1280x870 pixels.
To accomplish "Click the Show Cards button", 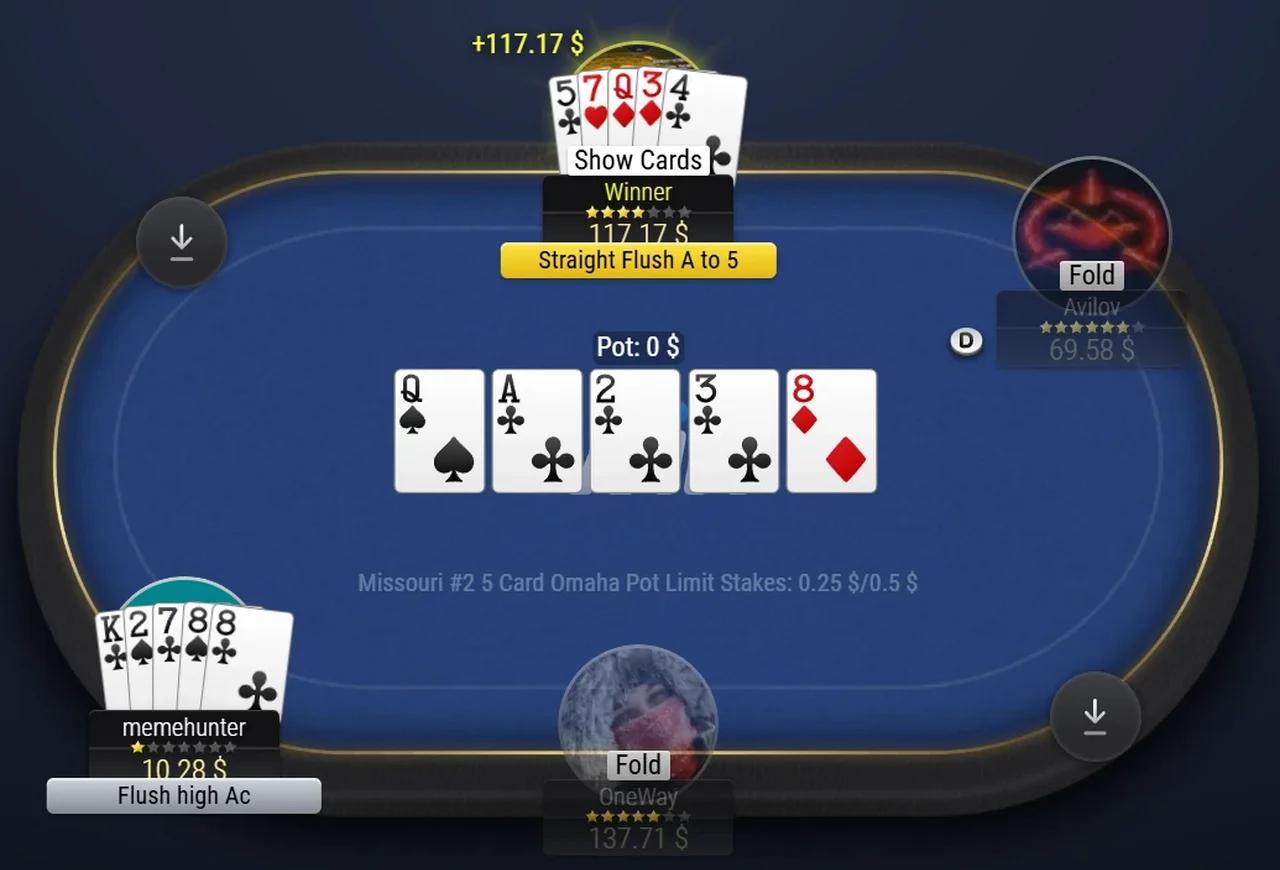I will (x=637, y=159).
